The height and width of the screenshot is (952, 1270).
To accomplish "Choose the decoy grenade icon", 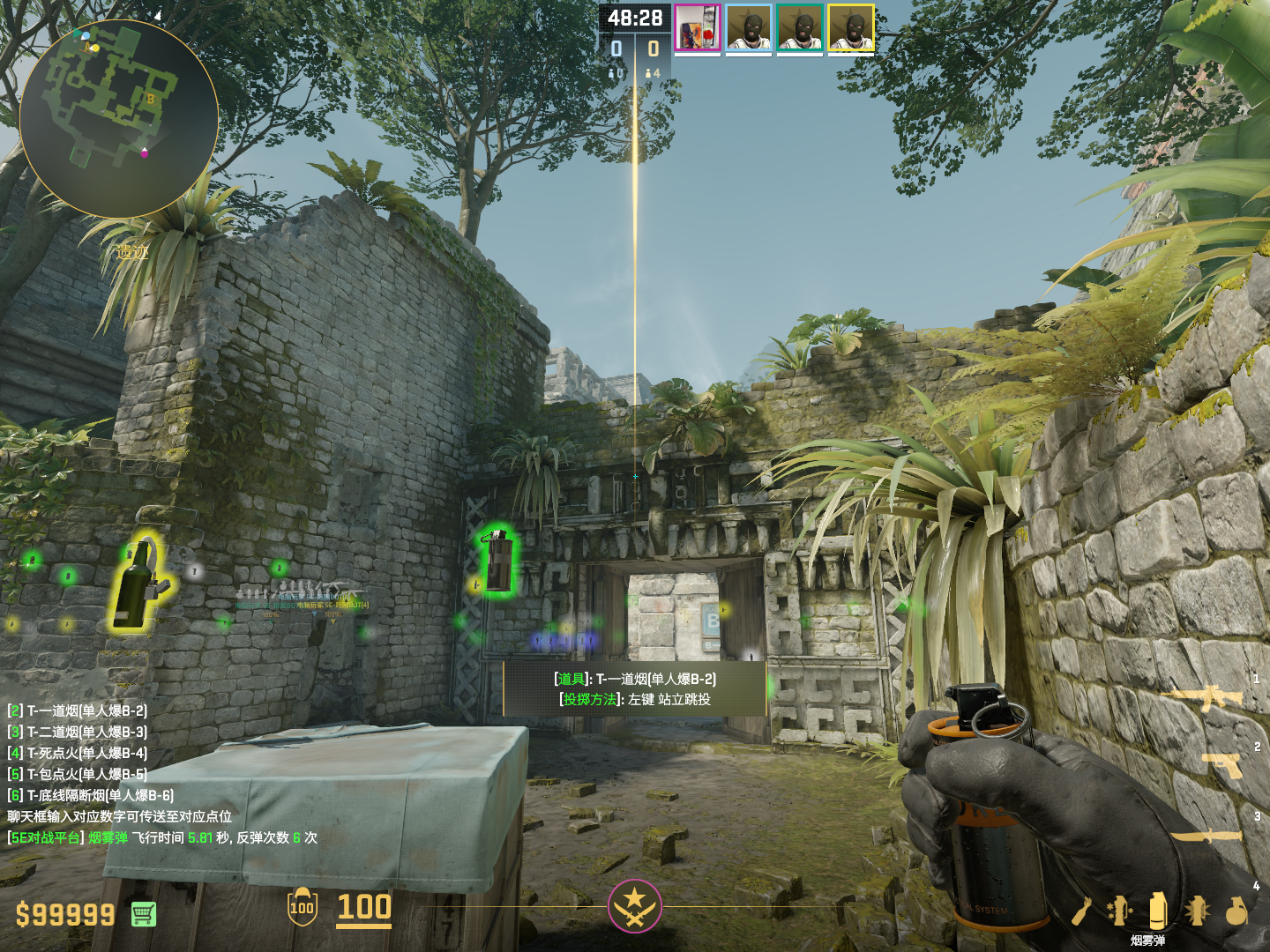I will coord(1119,911).
